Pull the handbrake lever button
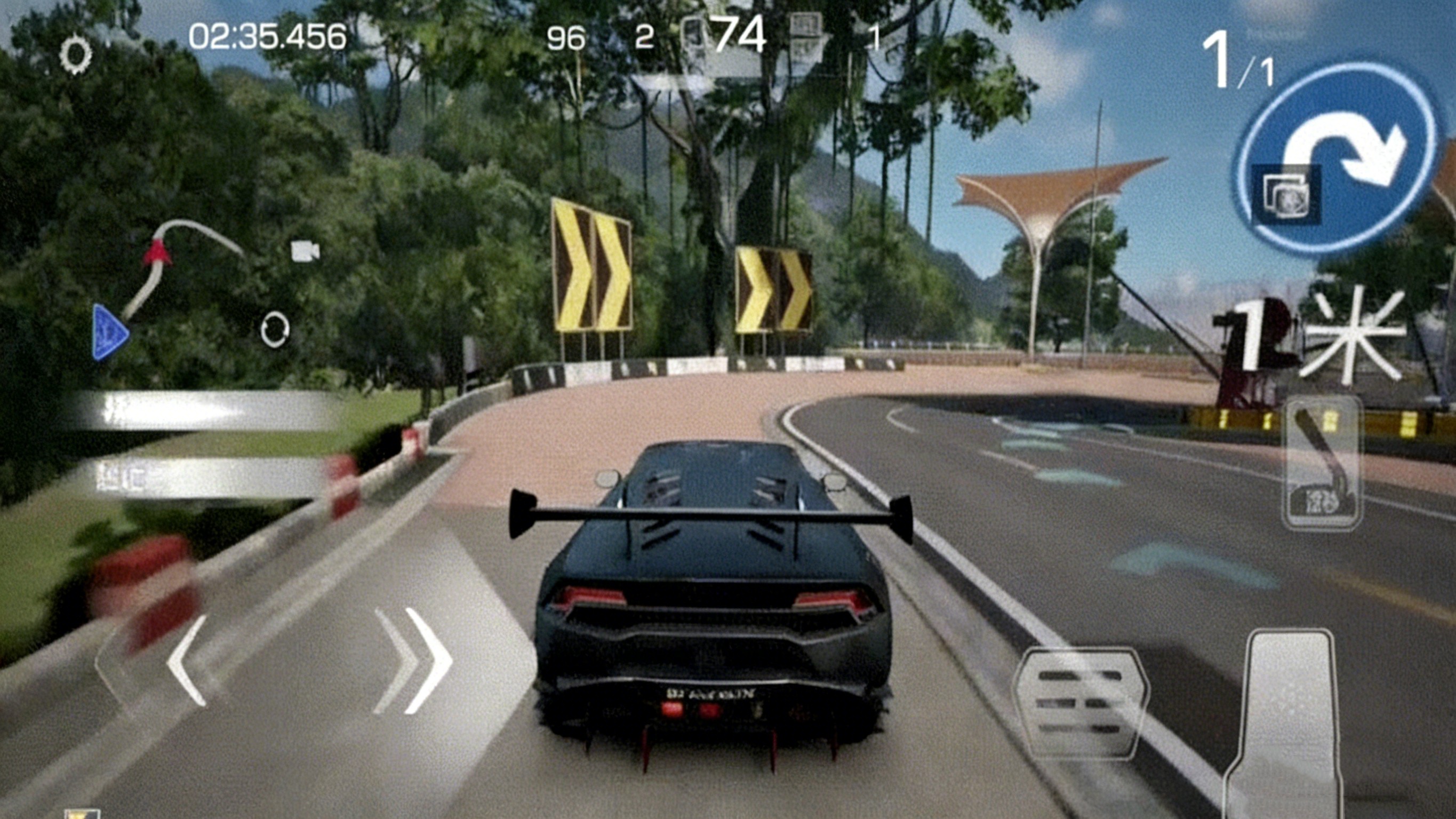The image size is (1456, 819). [1322, 464]
